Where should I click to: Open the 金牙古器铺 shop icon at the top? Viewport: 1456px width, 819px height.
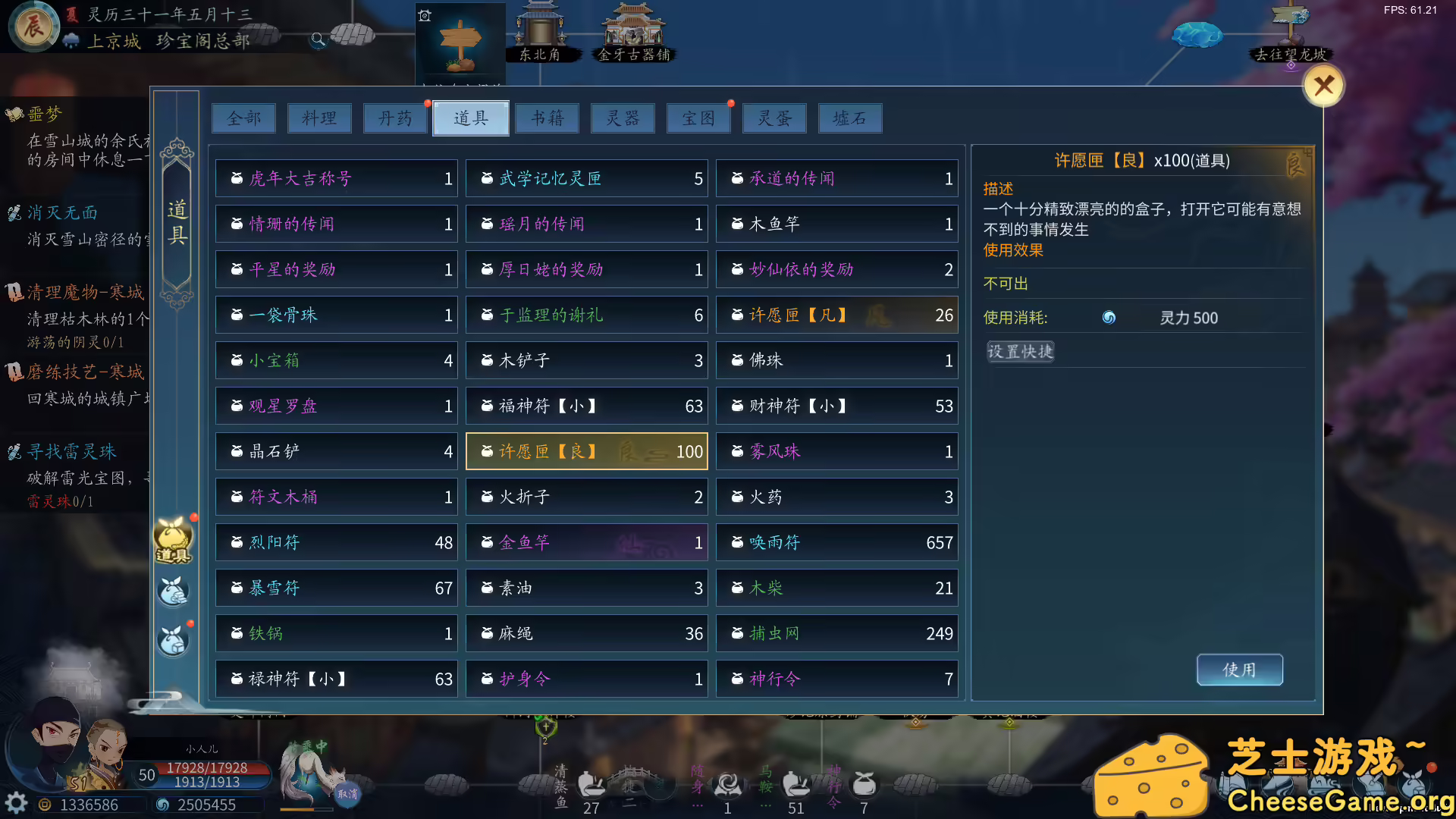[x=632, y=29]
